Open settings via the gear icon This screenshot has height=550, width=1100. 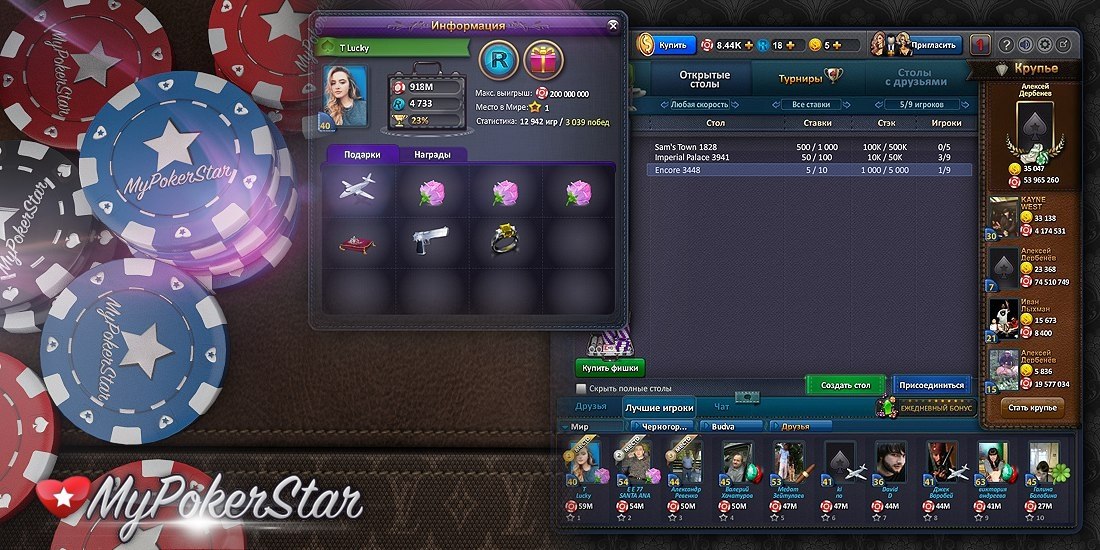[x=1045, y=45]
